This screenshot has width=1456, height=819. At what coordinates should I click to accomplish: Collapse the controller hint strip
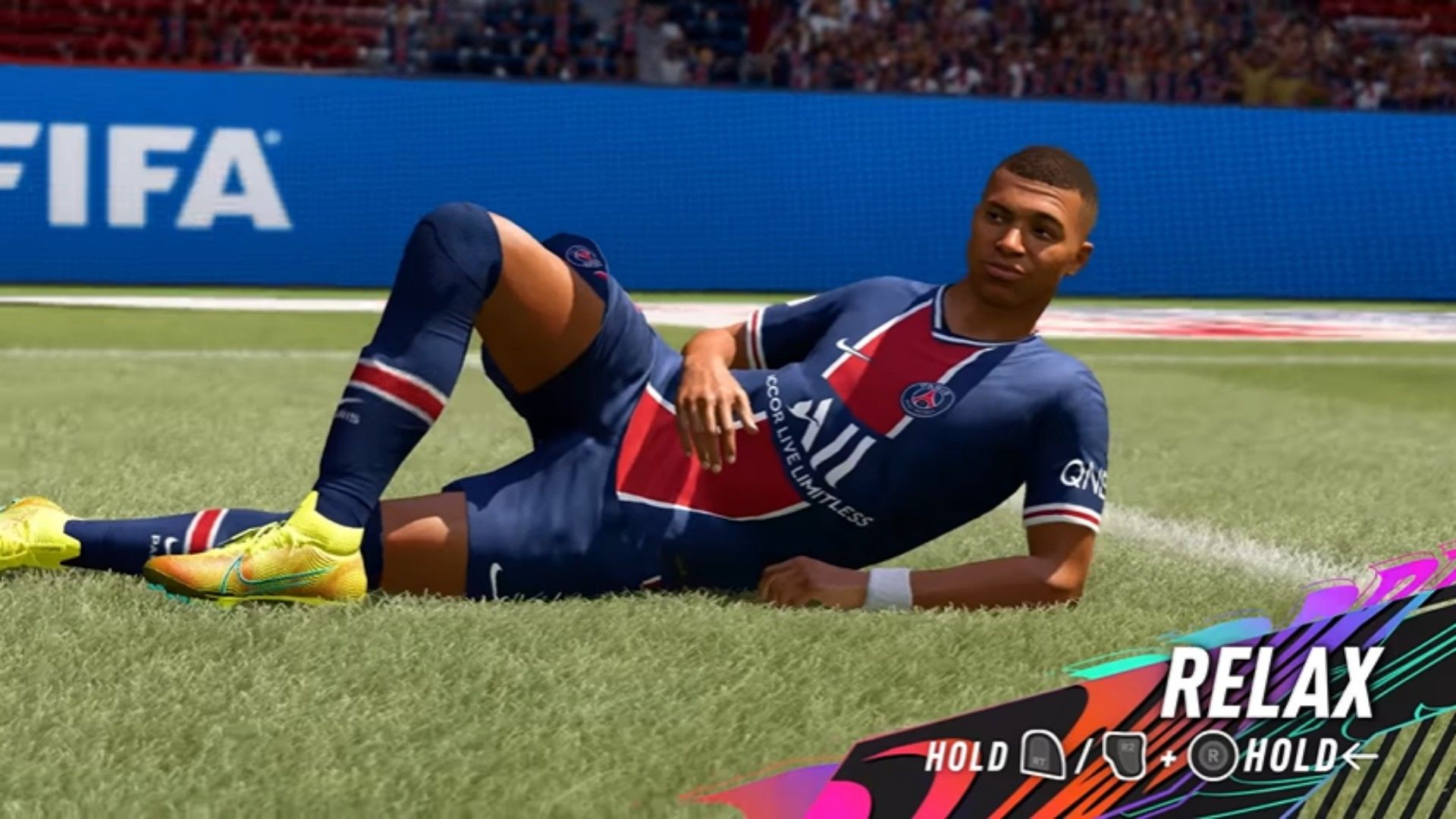point(1137,755)
